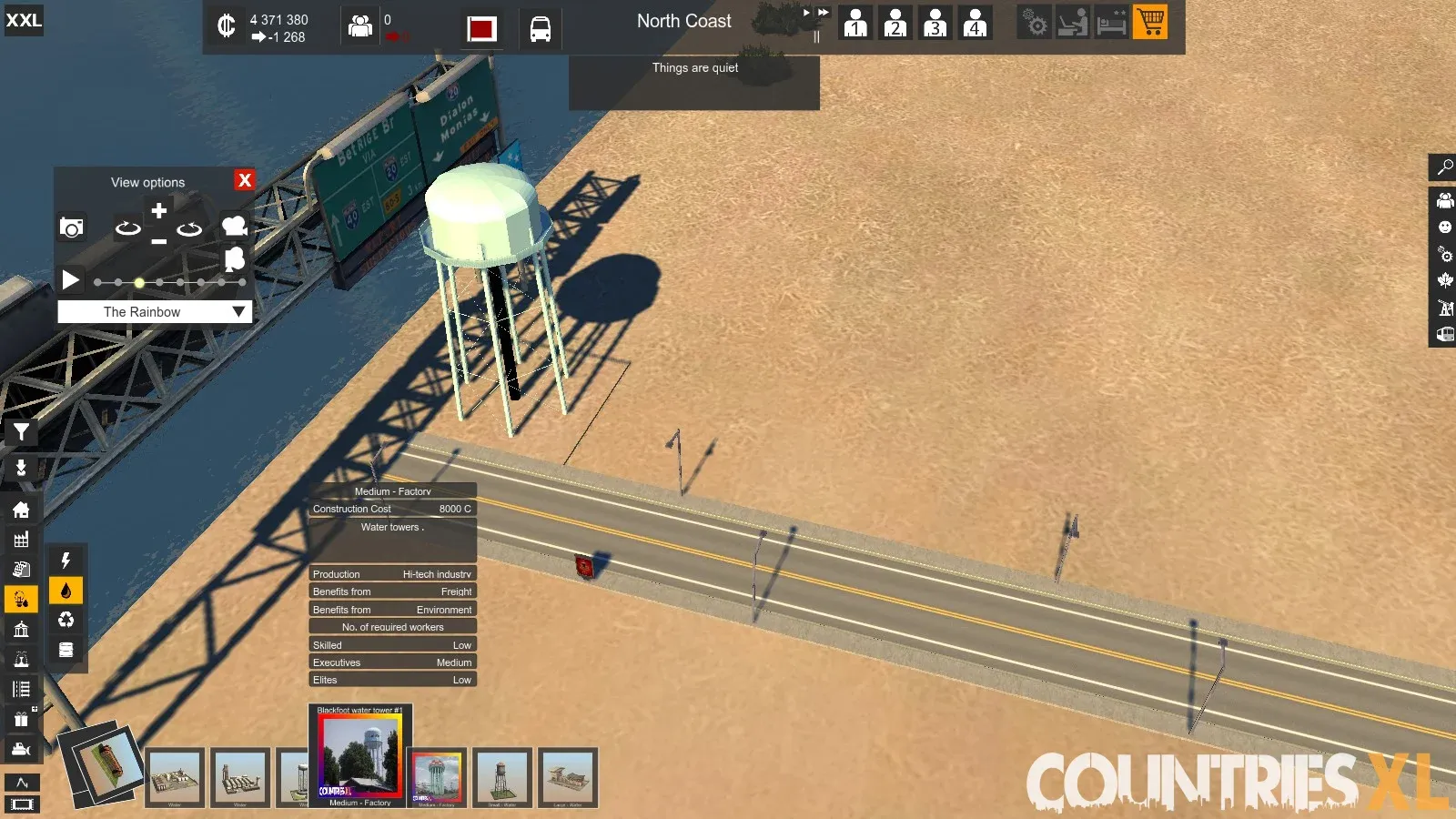
Task: Open the bus transport panel
Action: [540, 29]
